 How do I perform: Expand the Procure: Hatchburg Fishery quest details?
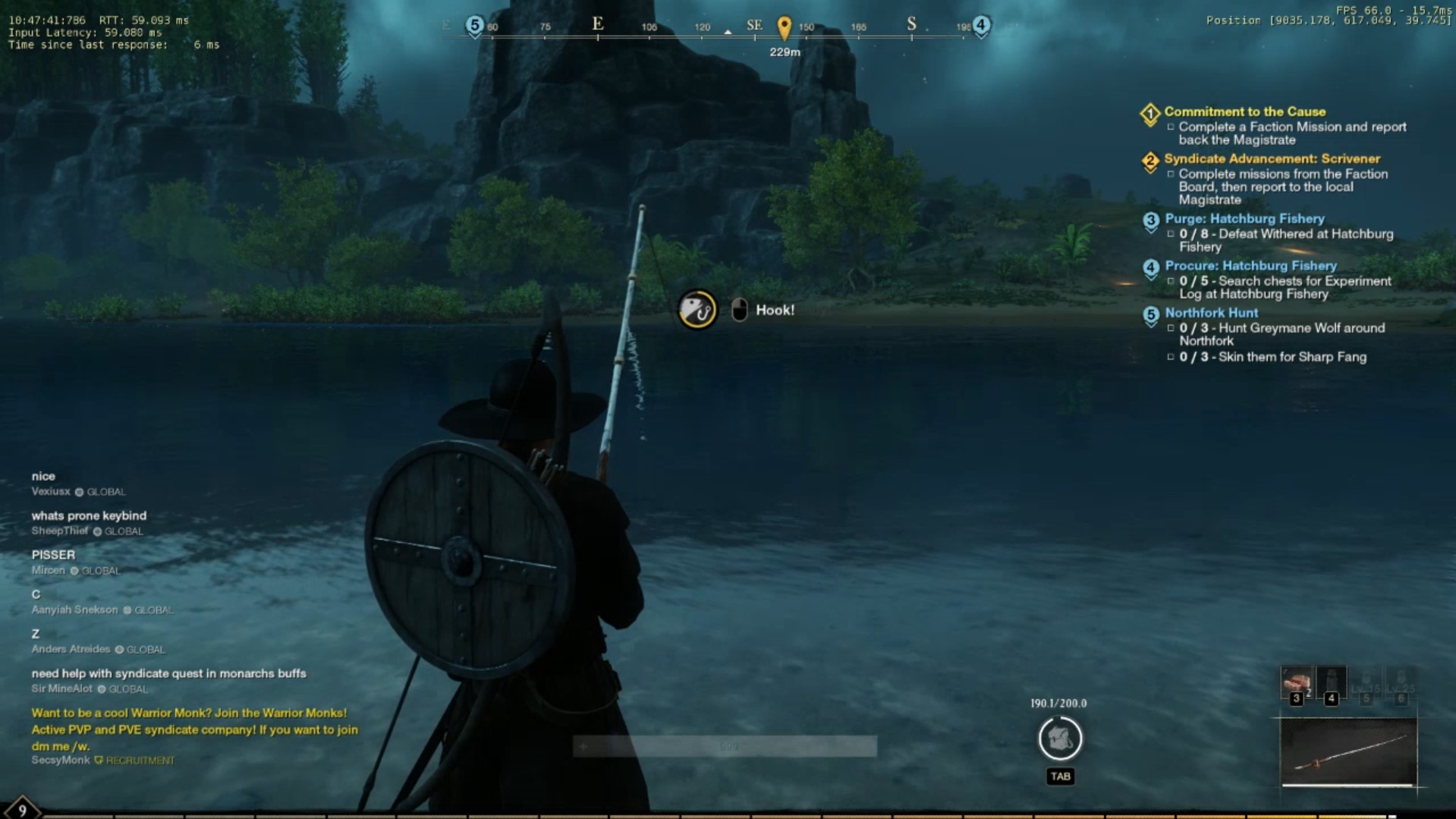pos(1250,266)
